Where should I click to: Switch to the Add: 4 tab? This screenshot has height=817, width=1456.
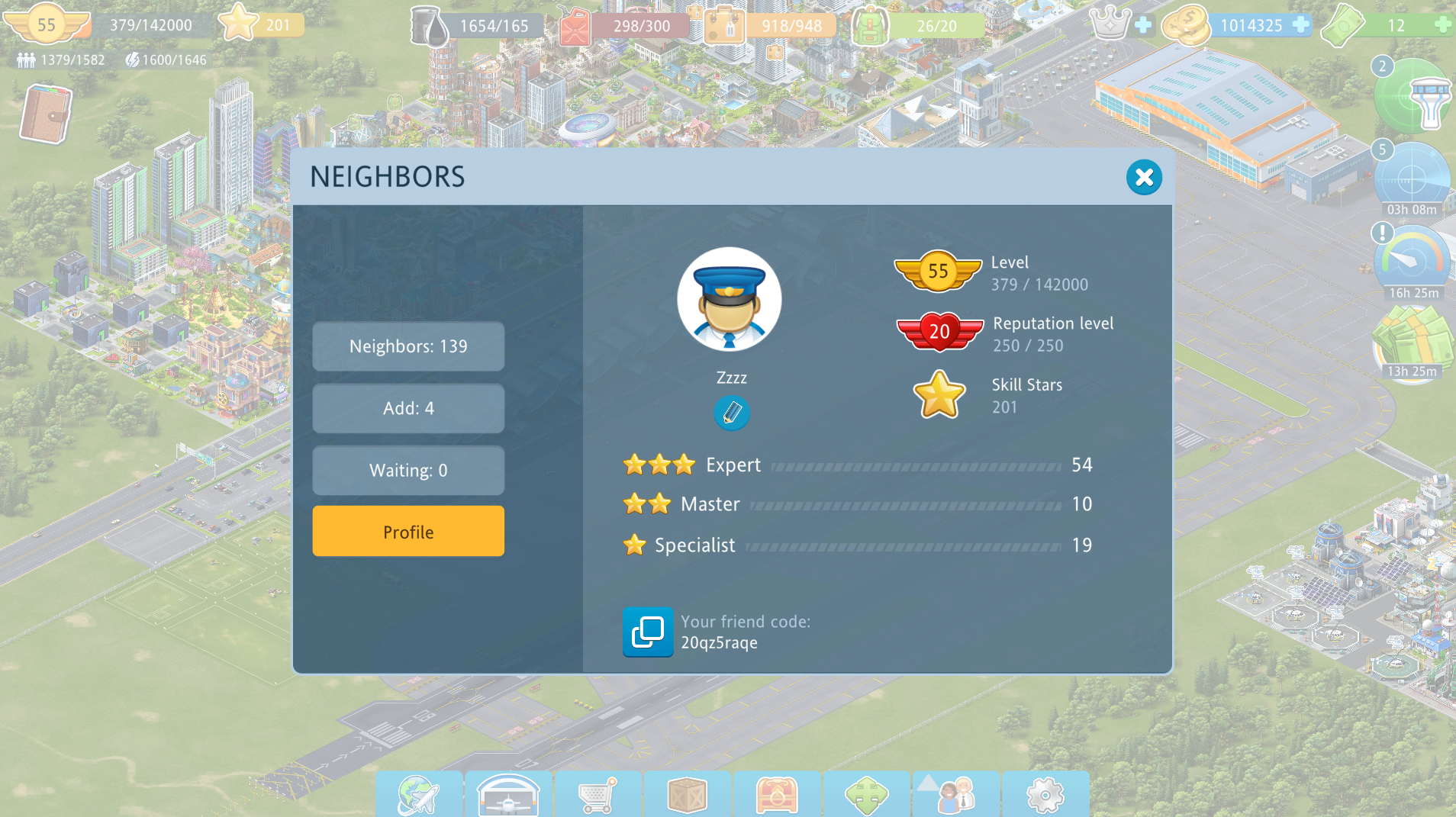point(408,409)
